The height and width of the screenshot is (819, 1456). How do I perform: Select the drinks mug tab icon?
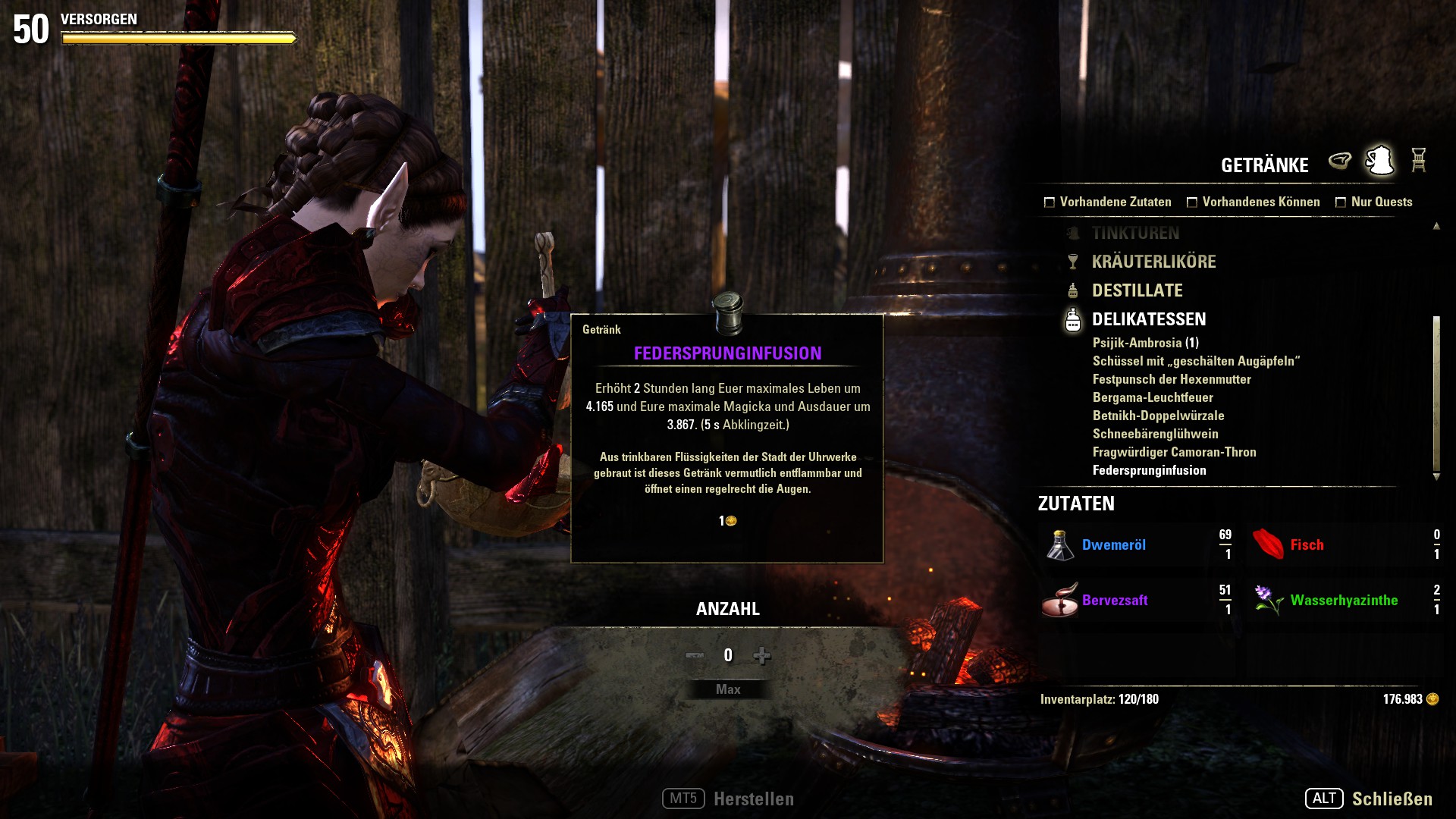pyautogui.click(x=1379, y=161)
